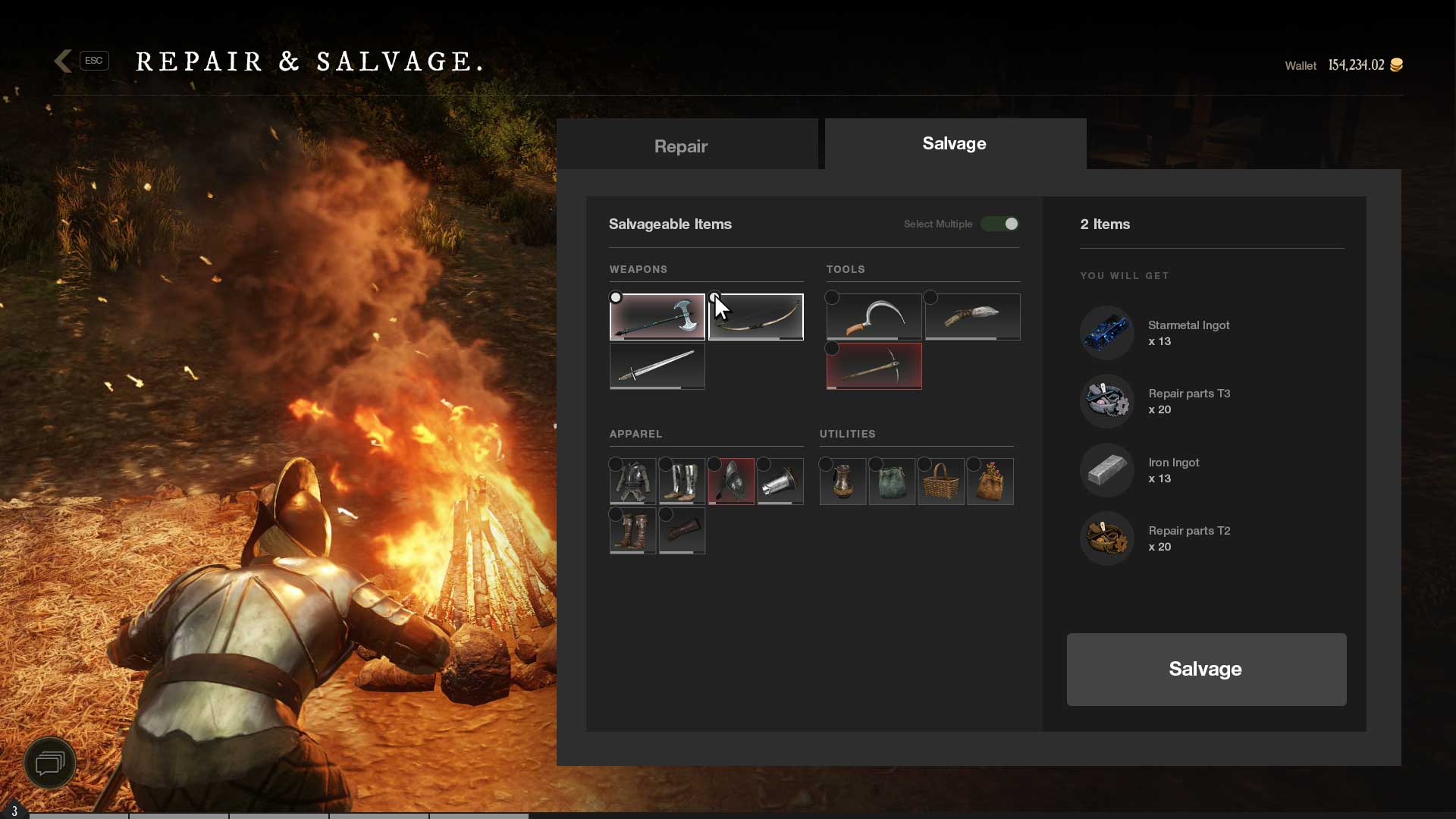Confirm with the large Salvage button
1456x819 pixels.
coord(1206,669)
